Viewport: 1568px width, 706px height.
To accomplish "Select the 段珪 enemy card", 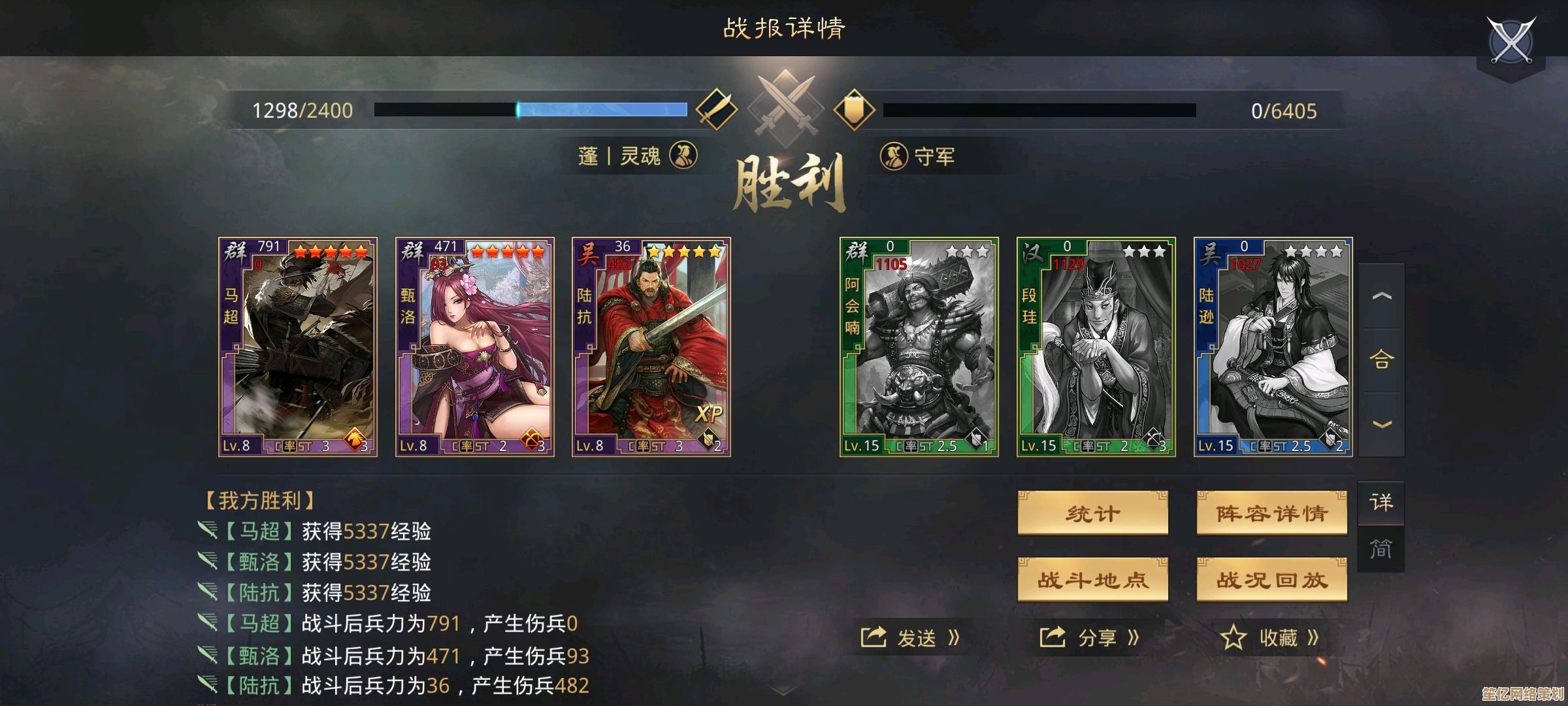I will [x=1096, y=346].
